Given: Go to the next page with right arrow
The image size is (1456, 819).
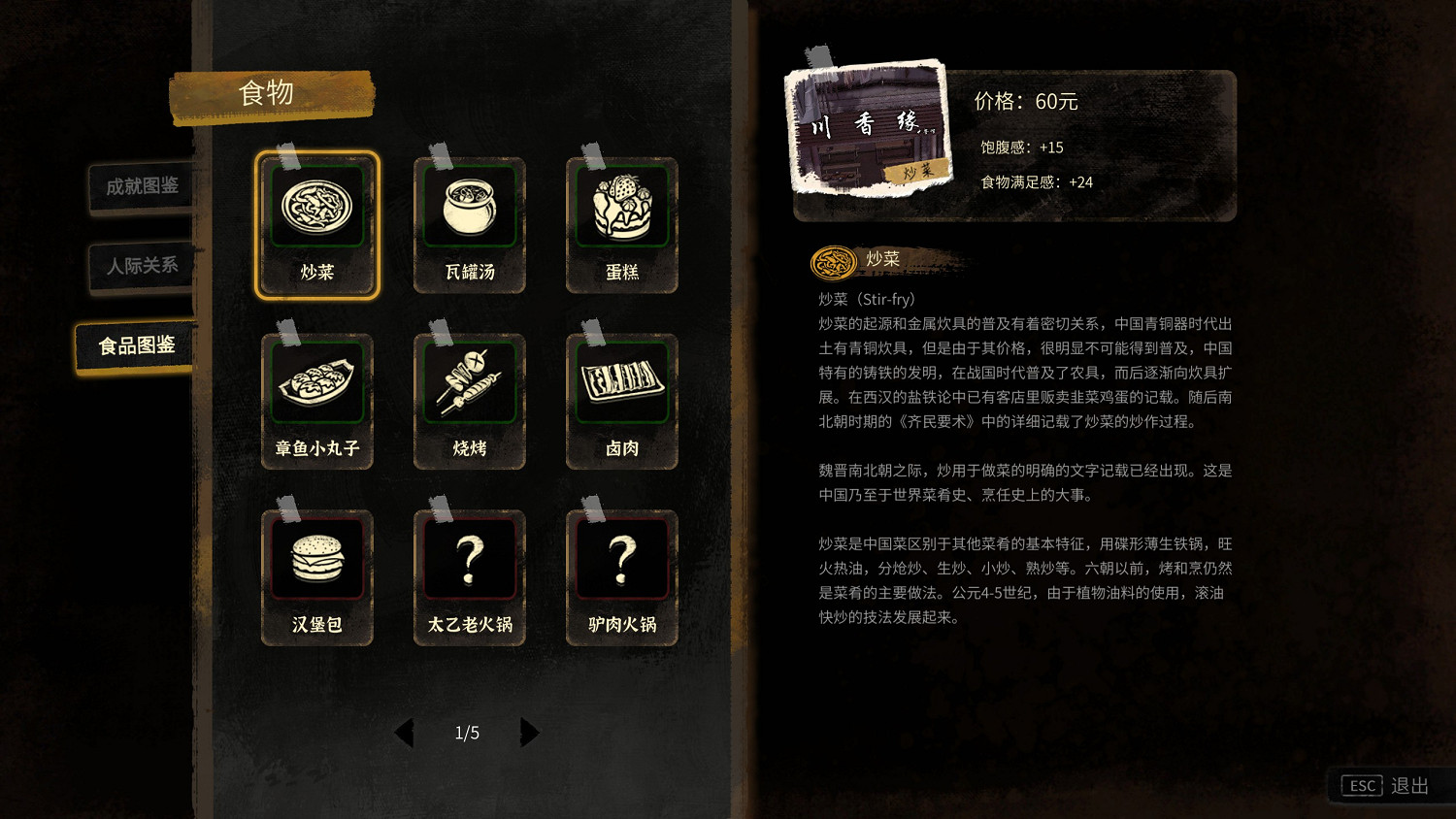Looking at the screenshot, I should pos(530,733).
